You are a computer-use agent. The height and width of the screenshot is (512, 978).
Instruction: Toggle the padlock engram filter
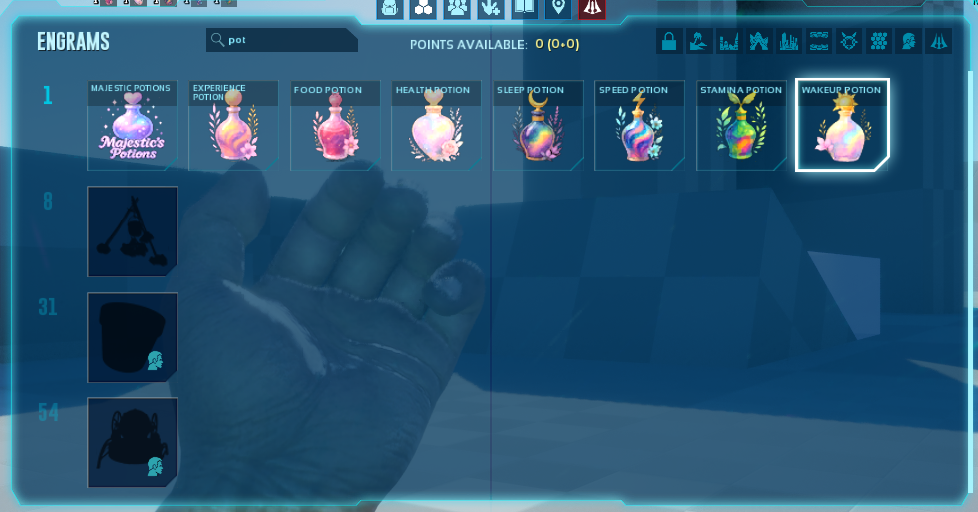click(669, 41)
